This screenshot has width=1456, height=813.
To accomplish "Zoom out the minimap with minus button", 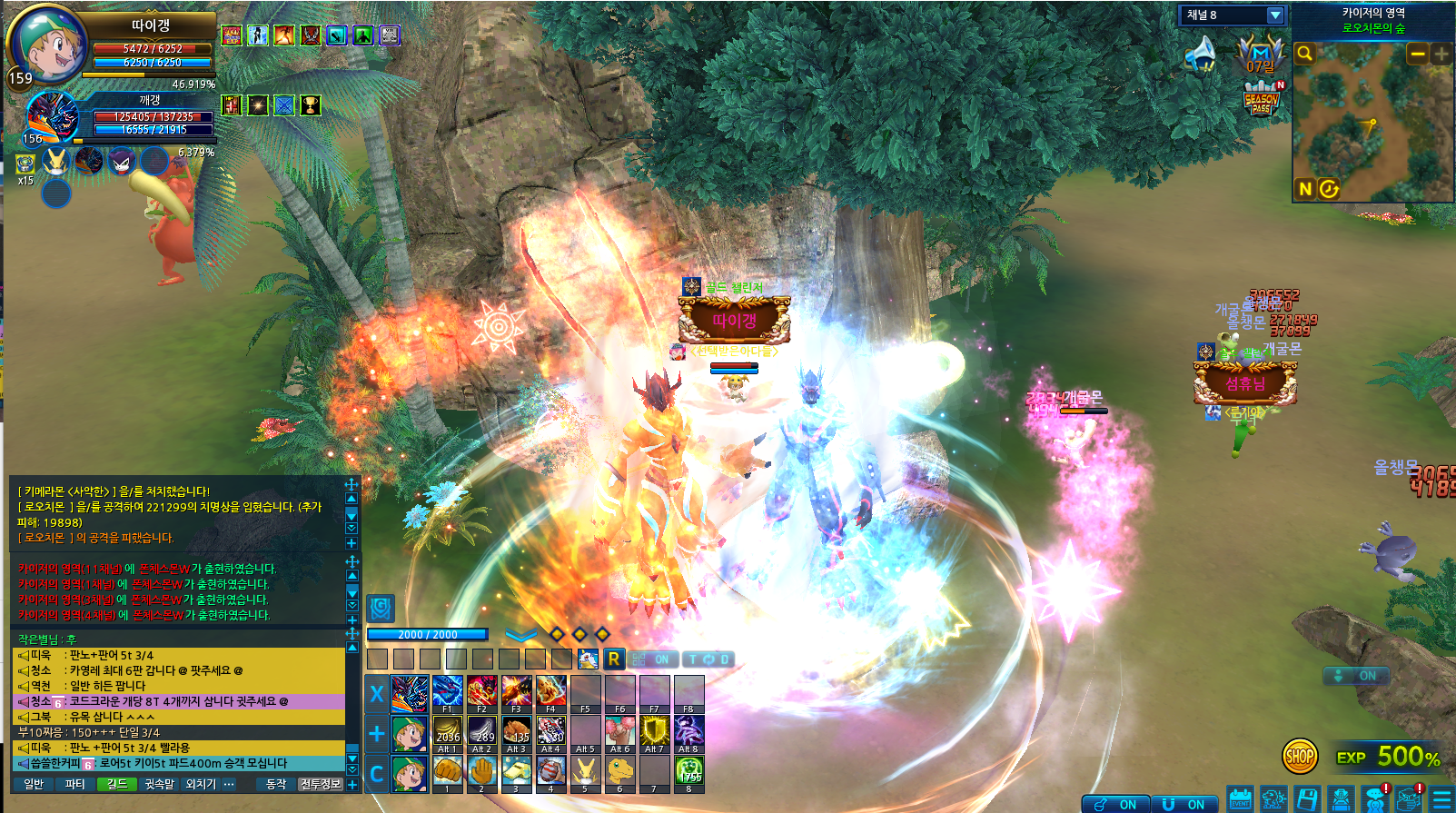I will tap(1417, 55).
